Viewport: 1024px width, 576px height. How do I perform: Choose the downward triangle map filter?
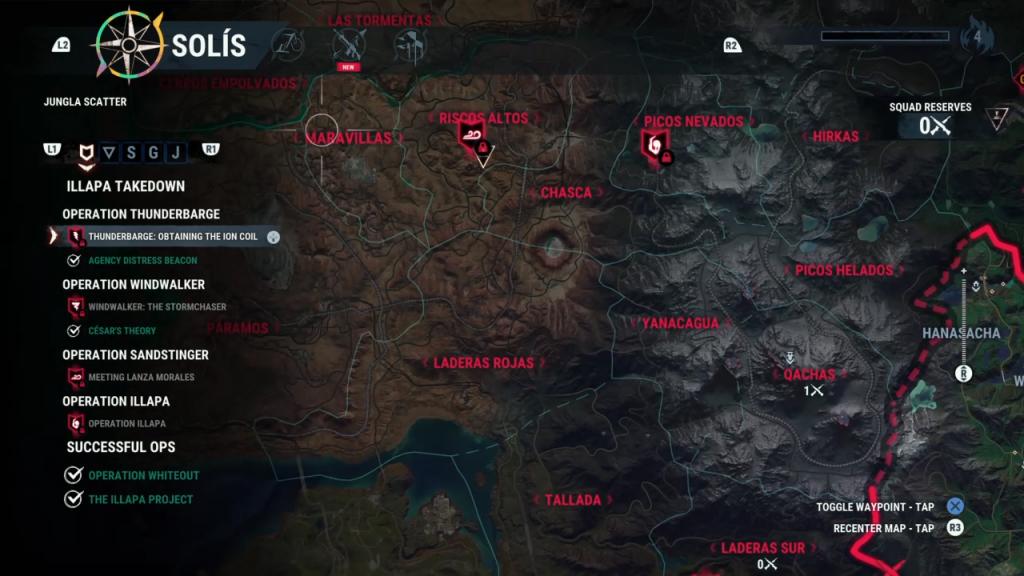(109, 152)
